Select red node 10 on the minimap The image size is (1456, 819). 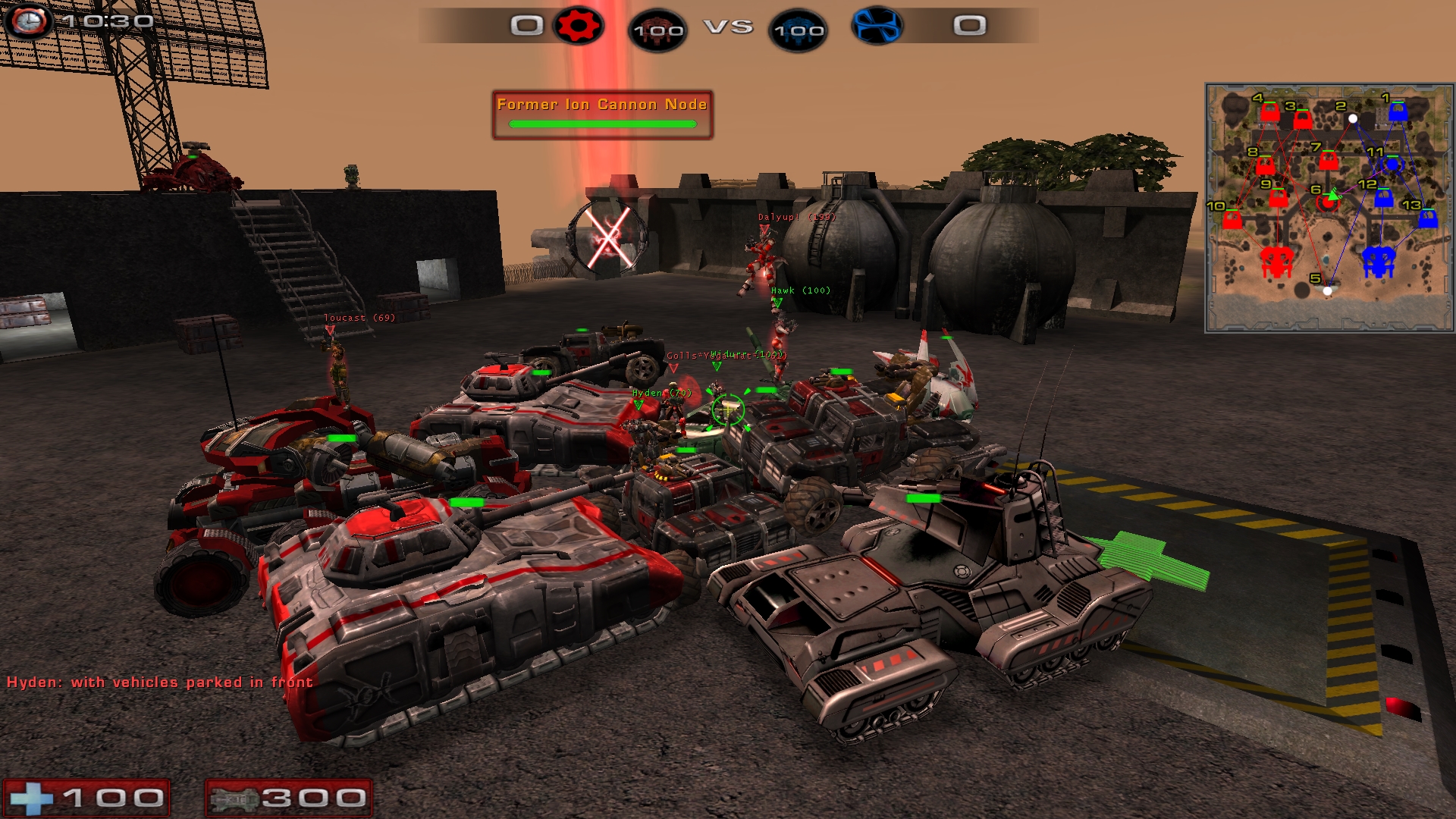1232,220
